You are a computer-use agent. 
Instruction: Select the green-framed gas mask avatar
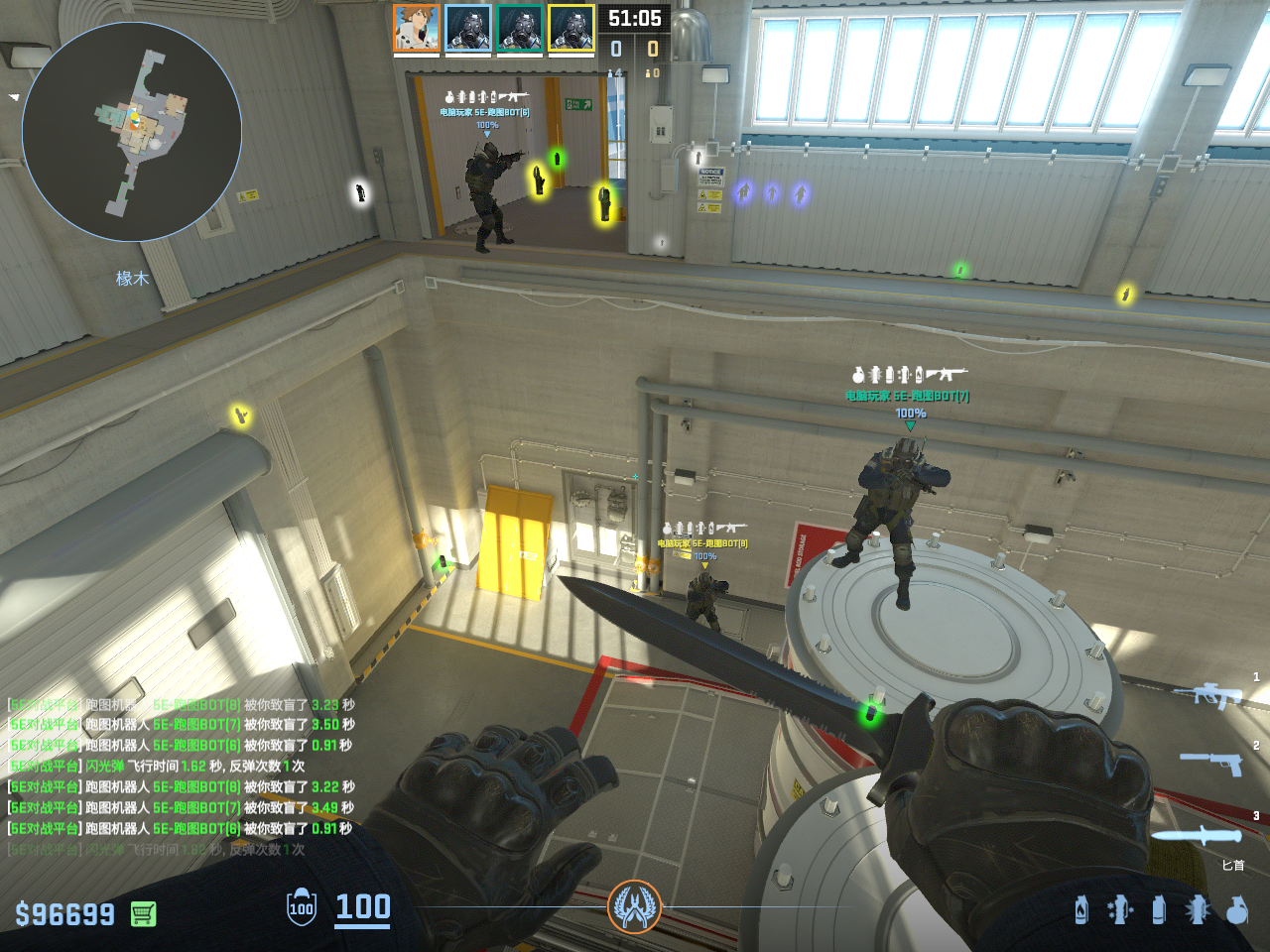520,28
